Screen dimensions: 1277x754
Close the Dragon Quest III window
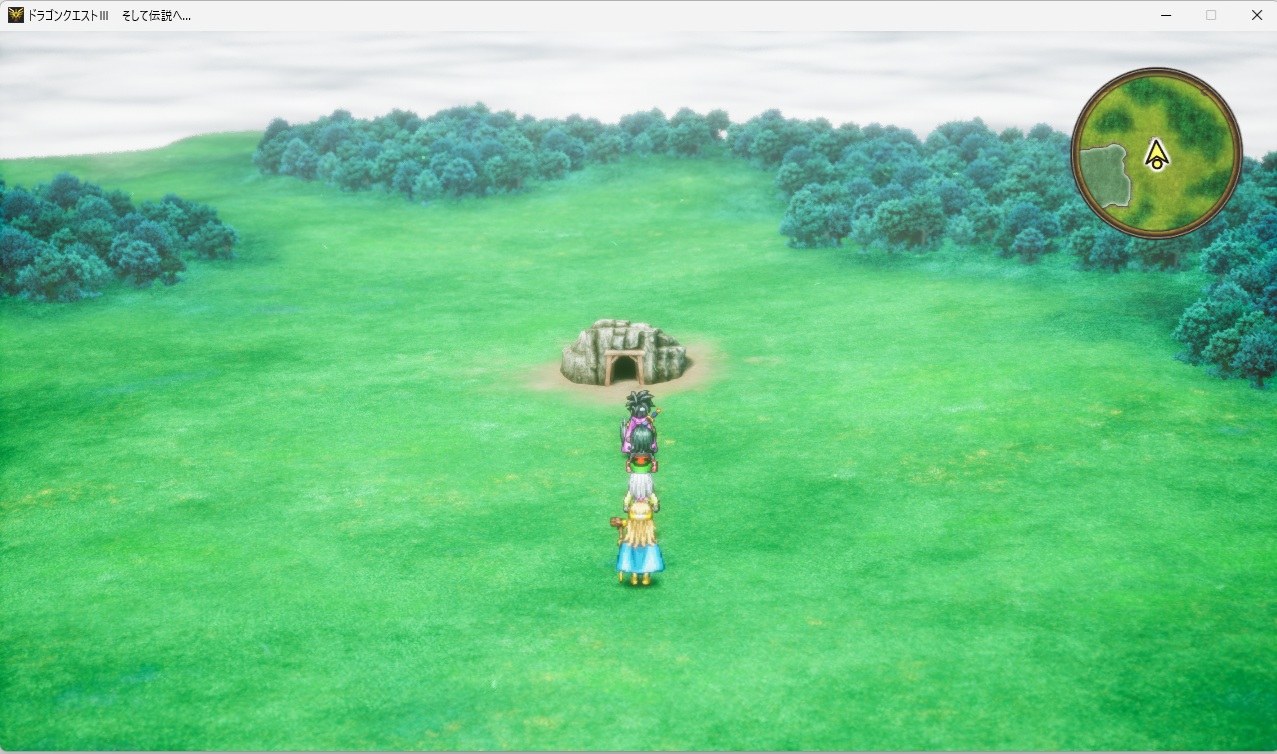[1256, 15]
